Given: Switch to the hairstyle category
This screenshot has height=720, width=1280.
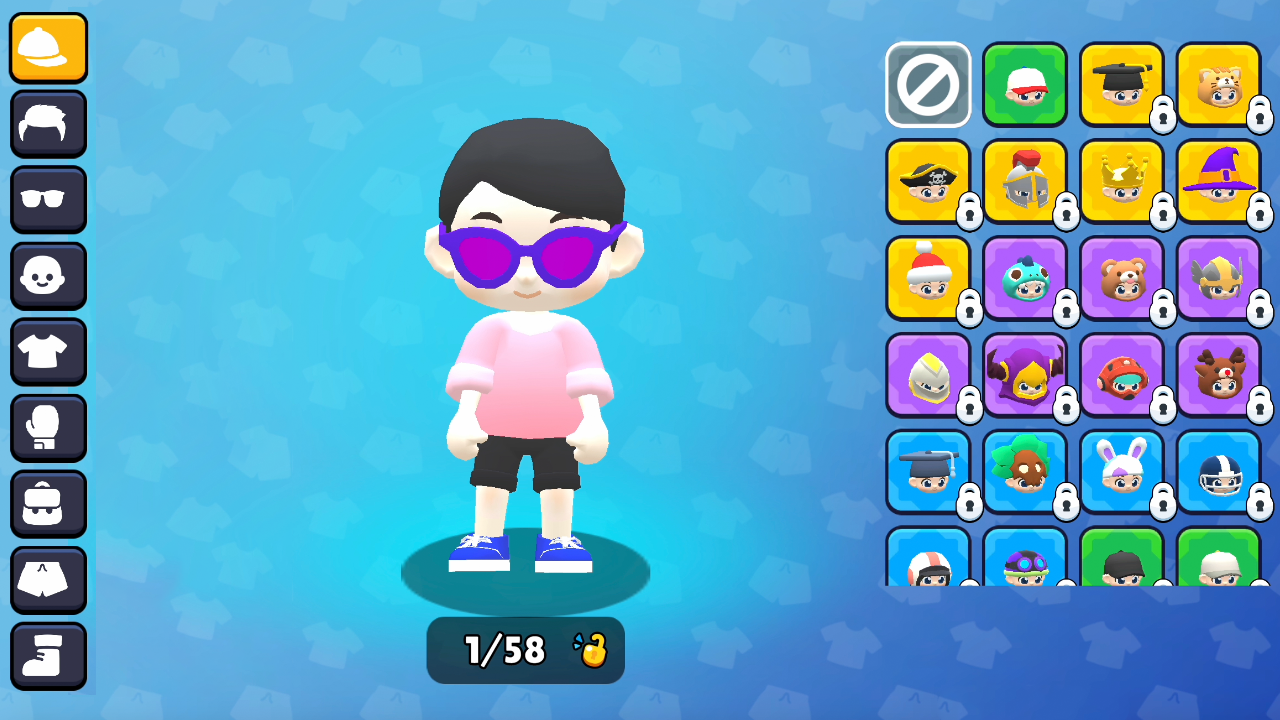Looking at the screenshot, I should (49, 124).
